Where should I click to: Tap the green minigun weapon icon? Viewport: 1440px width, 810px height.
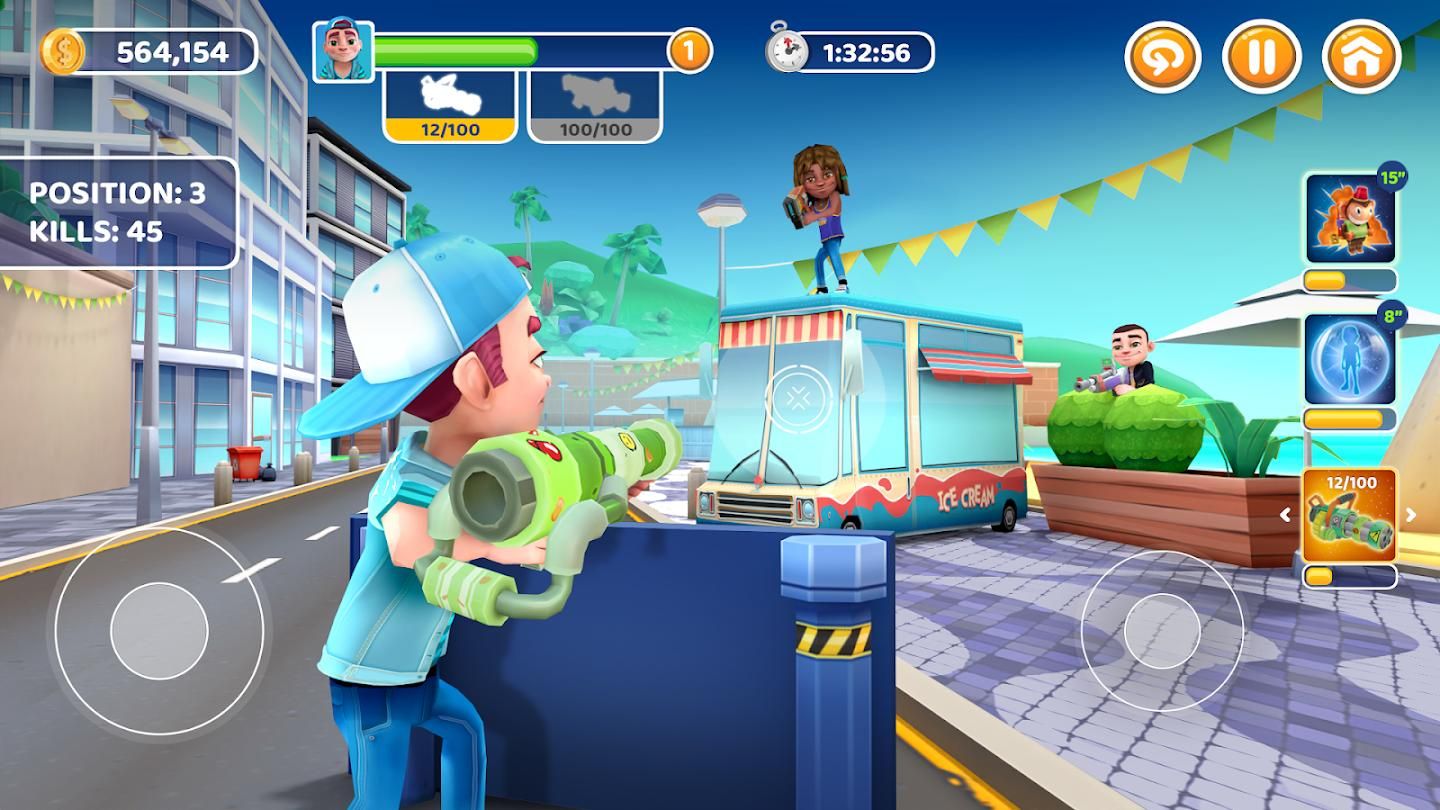pos(1350,516)
